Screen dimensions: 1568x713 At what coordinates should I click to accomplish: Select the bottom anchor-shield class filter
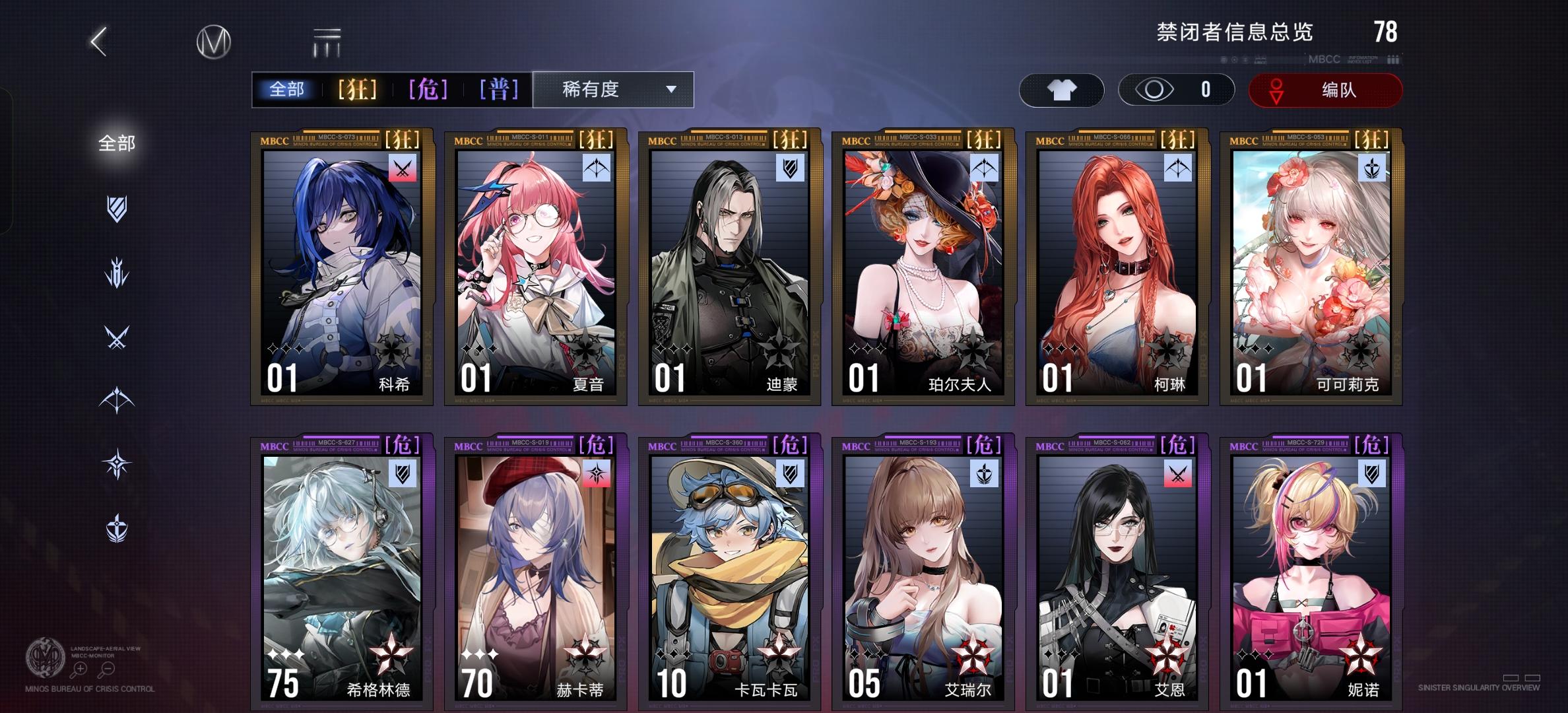click(116, 526)
